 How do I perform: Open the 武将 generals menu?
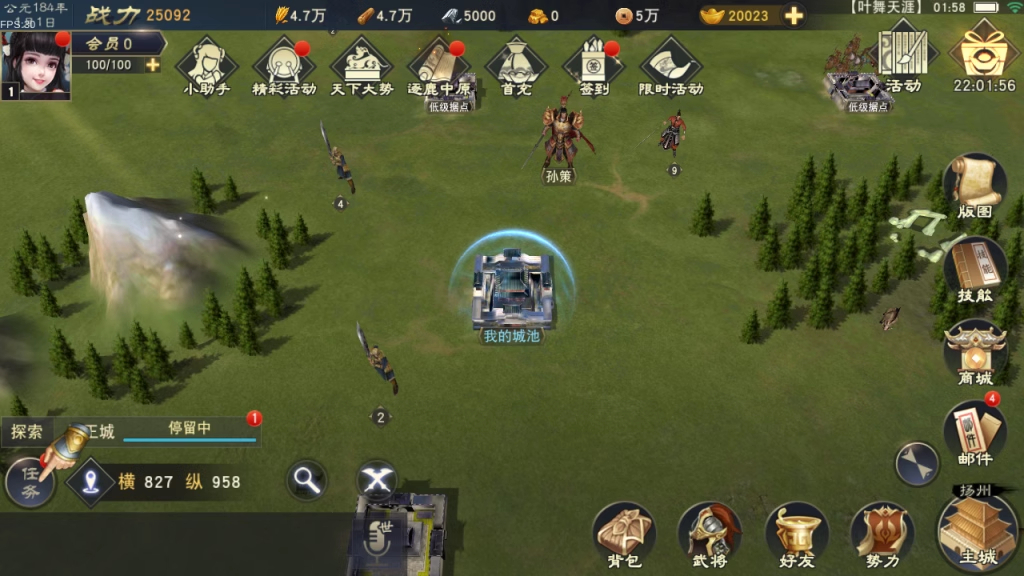tap(709, 534)
